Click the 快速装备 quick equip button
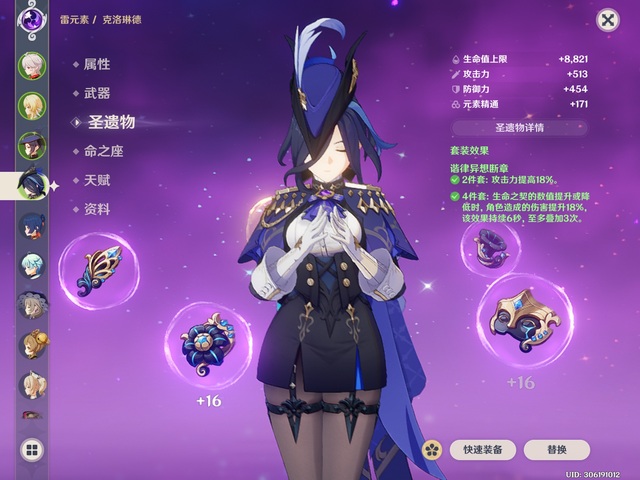This screenshot has width=640, height=480. 482,450
